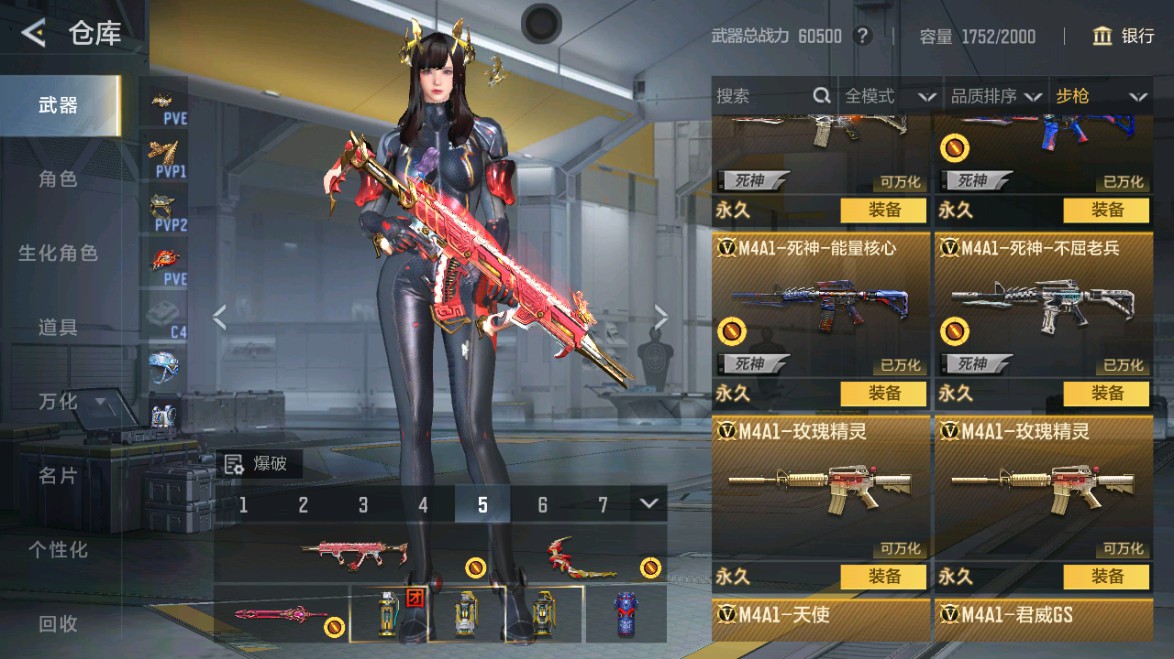
Task: Equip the M4A1-死神-不屈老兵 rifle
Action: [1107, 393]
